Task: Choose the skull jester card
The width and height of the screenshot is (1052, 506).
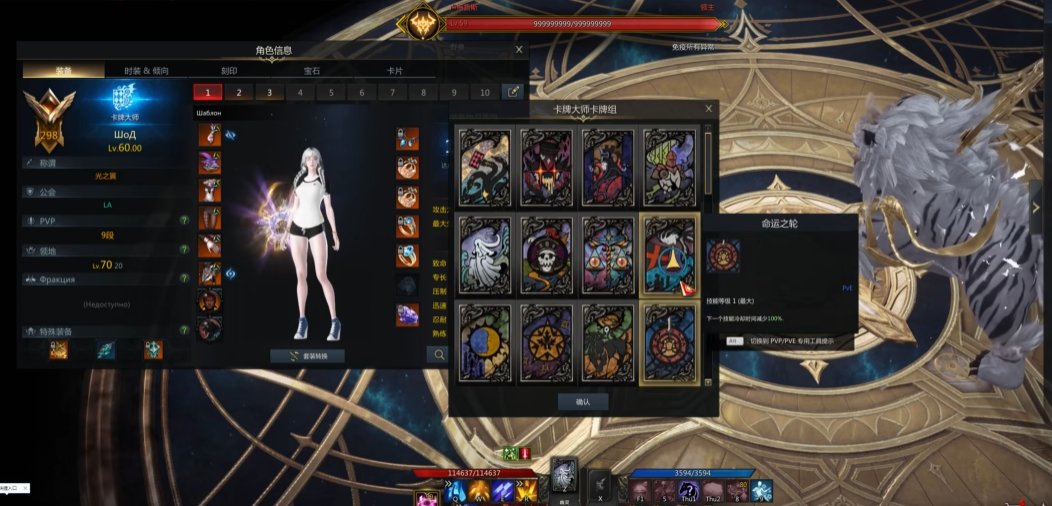Action: click(x=546, y=255)
